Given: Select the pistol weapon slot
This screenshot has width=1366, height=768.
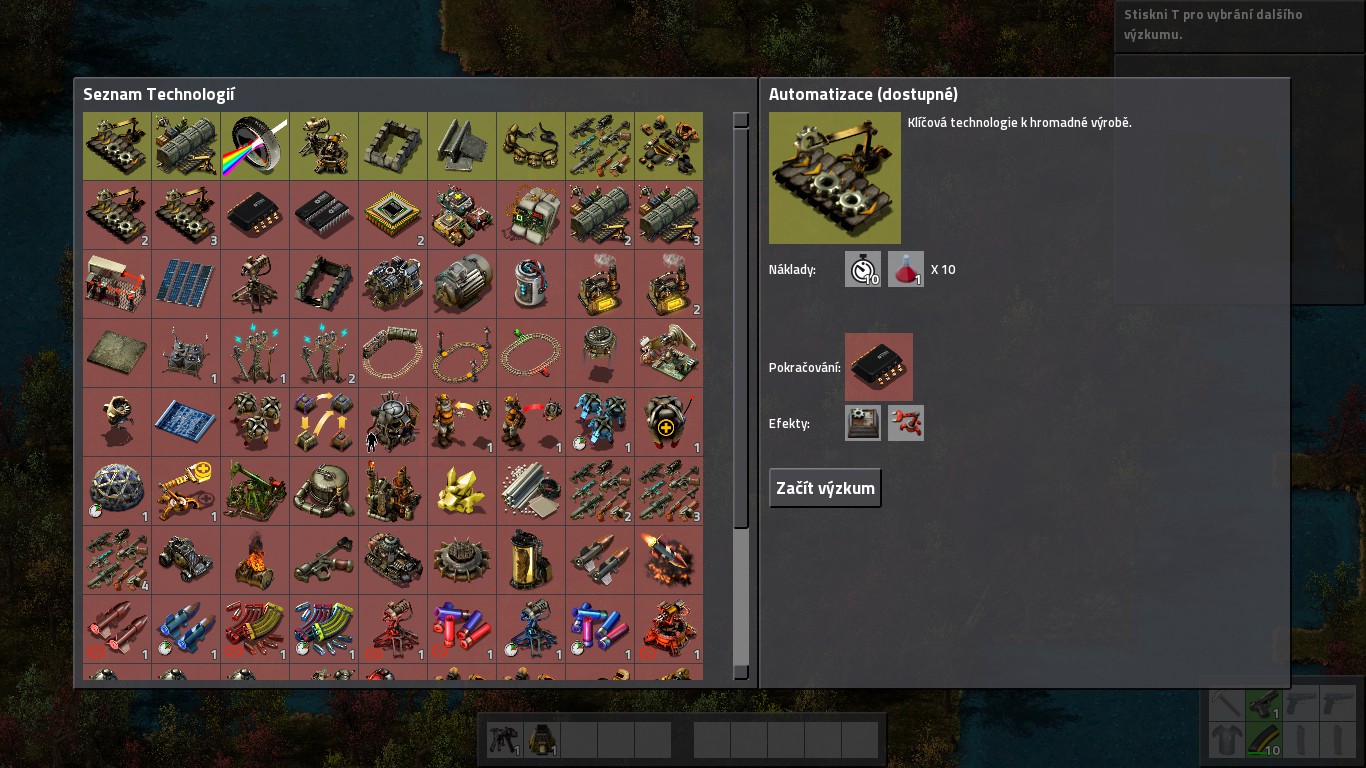Looking at the screenshot, I should [1263, 704].
